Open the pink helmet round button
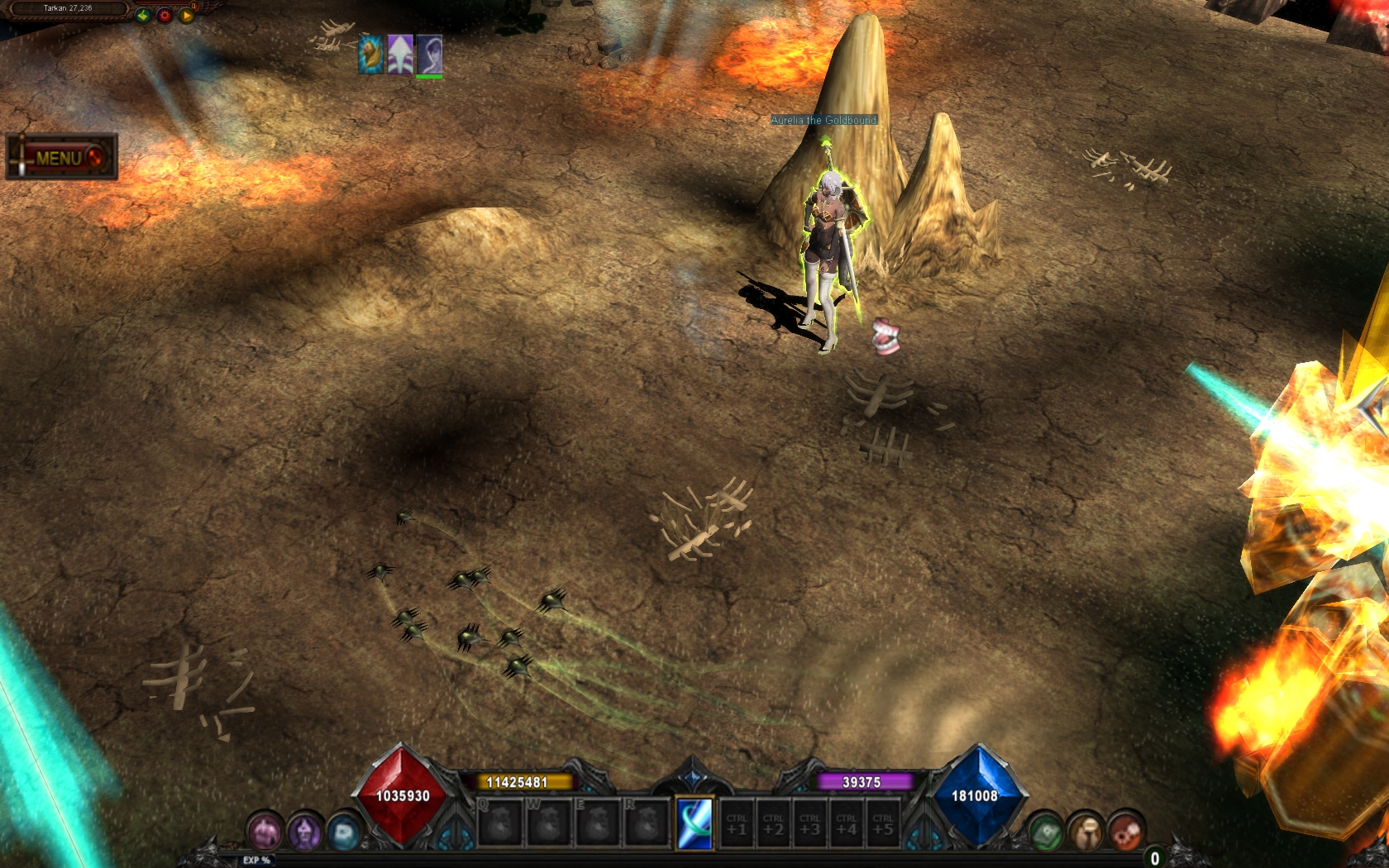Image resolution: width=1389 pixels, height=868 pixels. 265,832
